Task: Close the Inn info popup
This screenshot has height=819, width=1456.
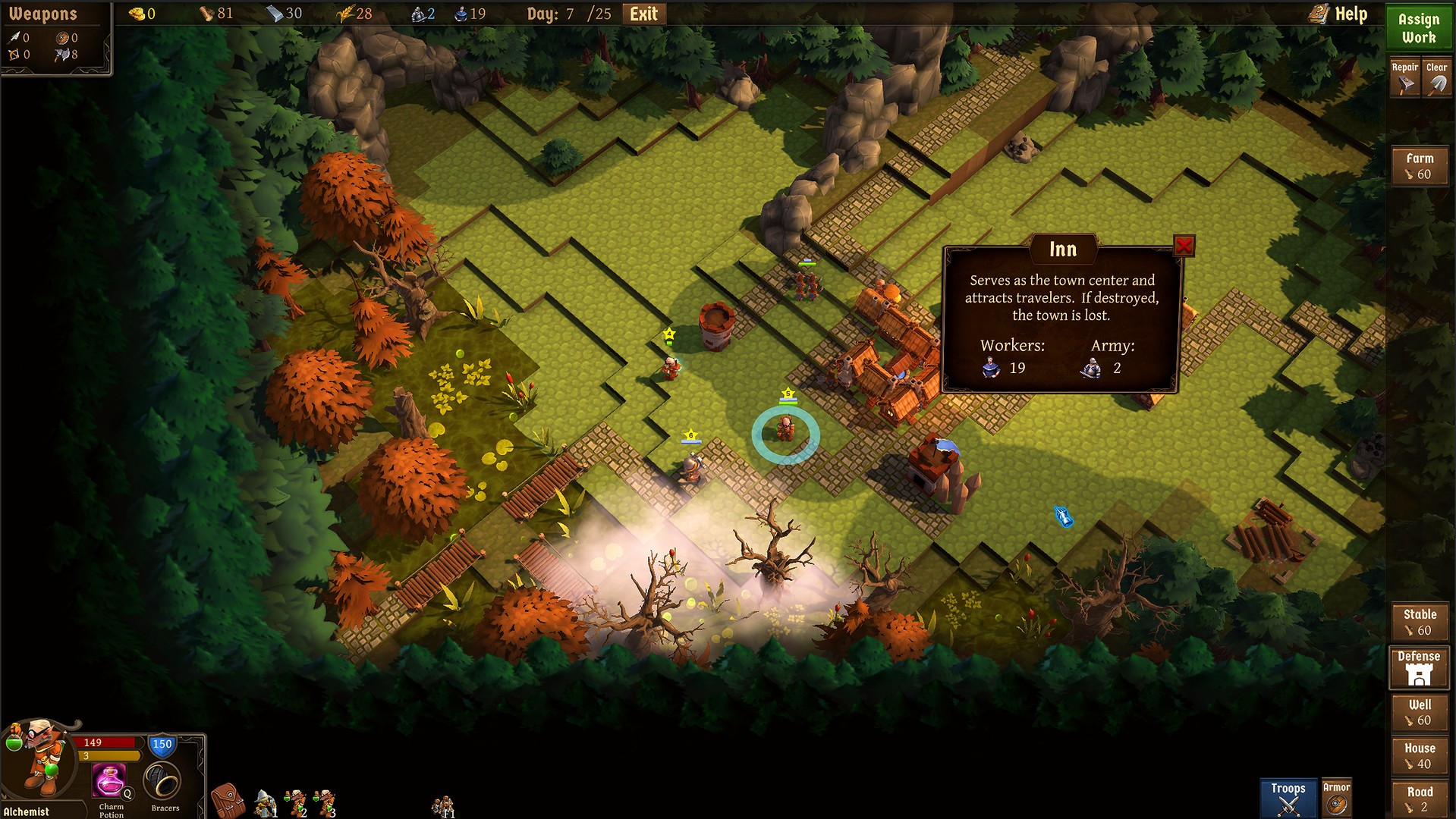Action: (x=1184, y=246)
